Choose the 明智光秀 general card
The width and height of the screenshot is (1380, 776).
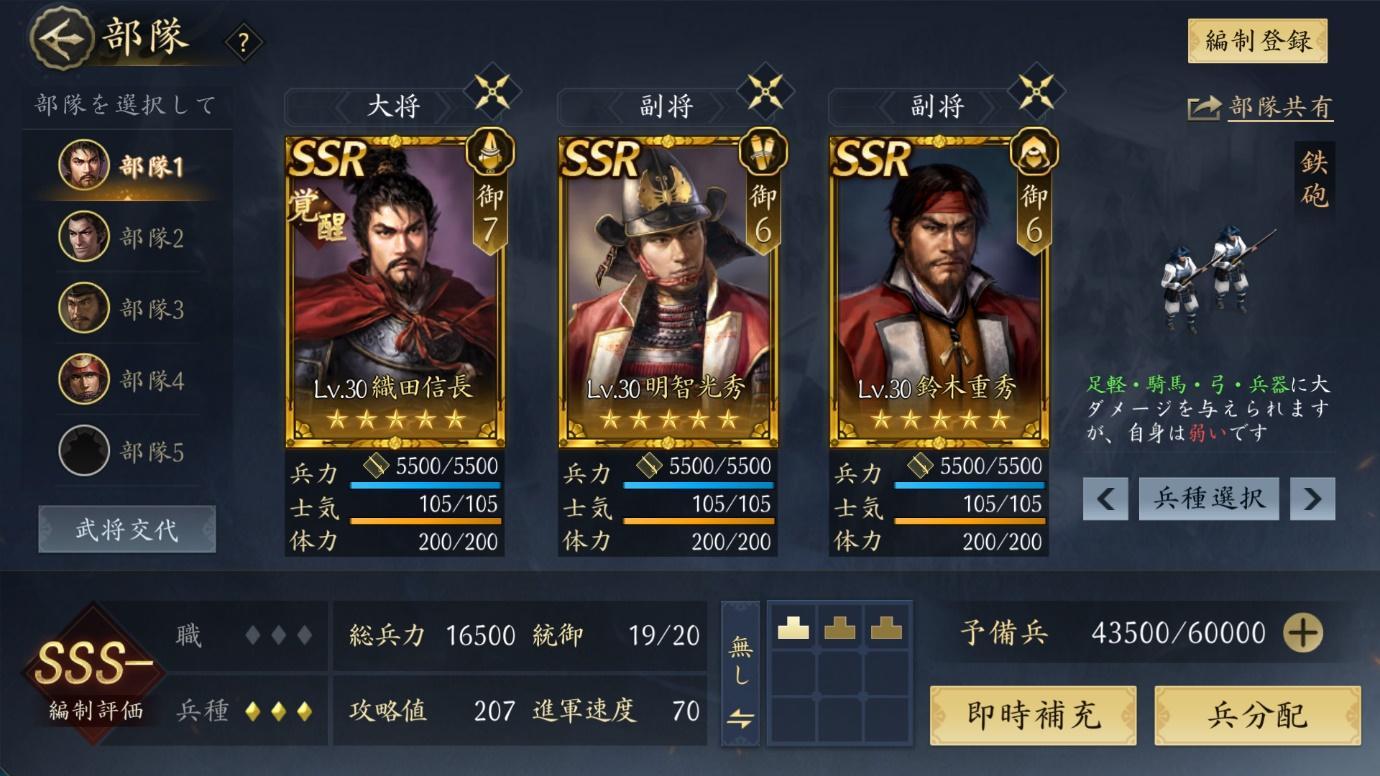667,290
